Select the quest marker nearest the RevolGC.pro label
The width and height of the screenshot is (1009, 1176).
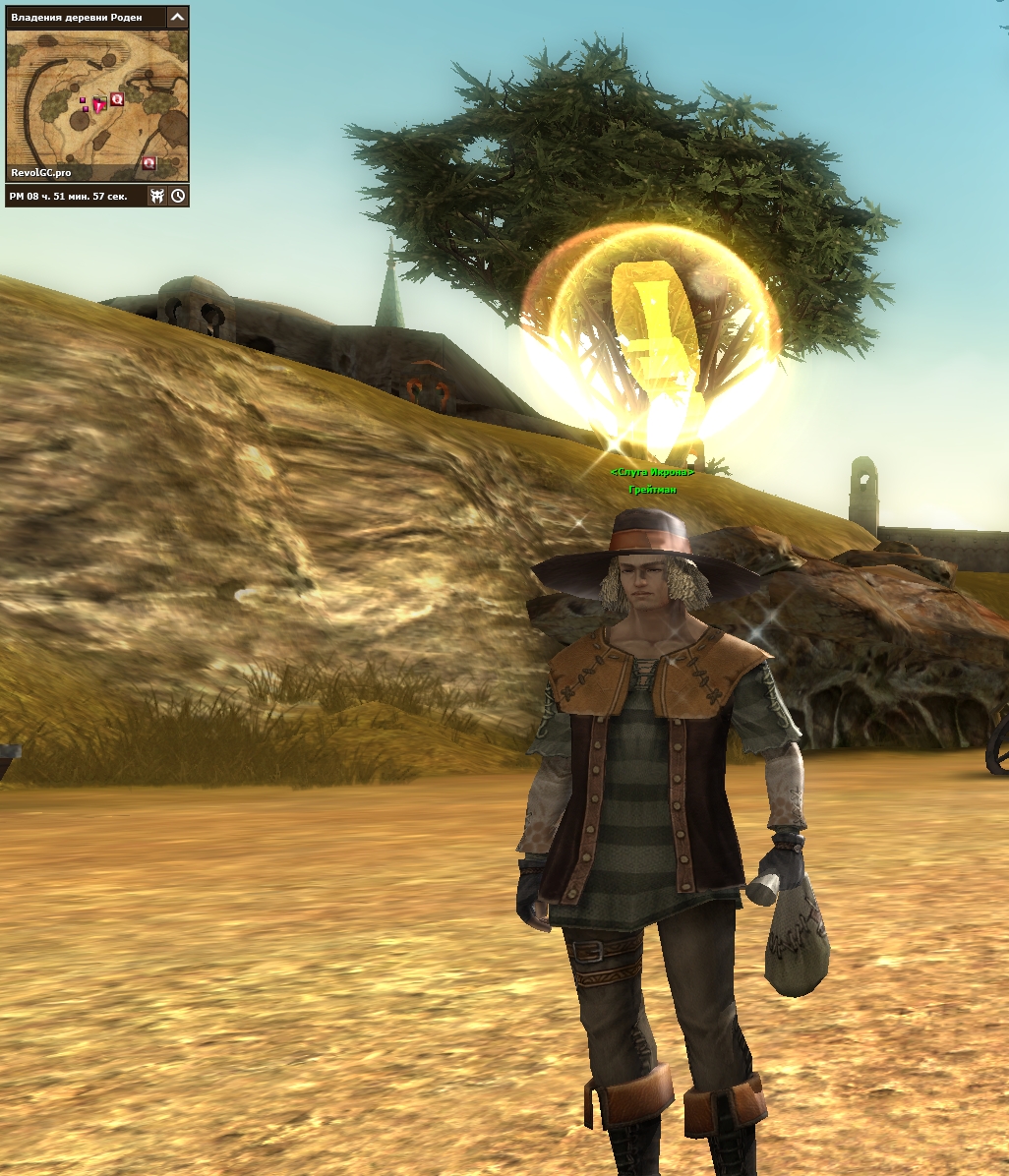click(x=149, y=162)
